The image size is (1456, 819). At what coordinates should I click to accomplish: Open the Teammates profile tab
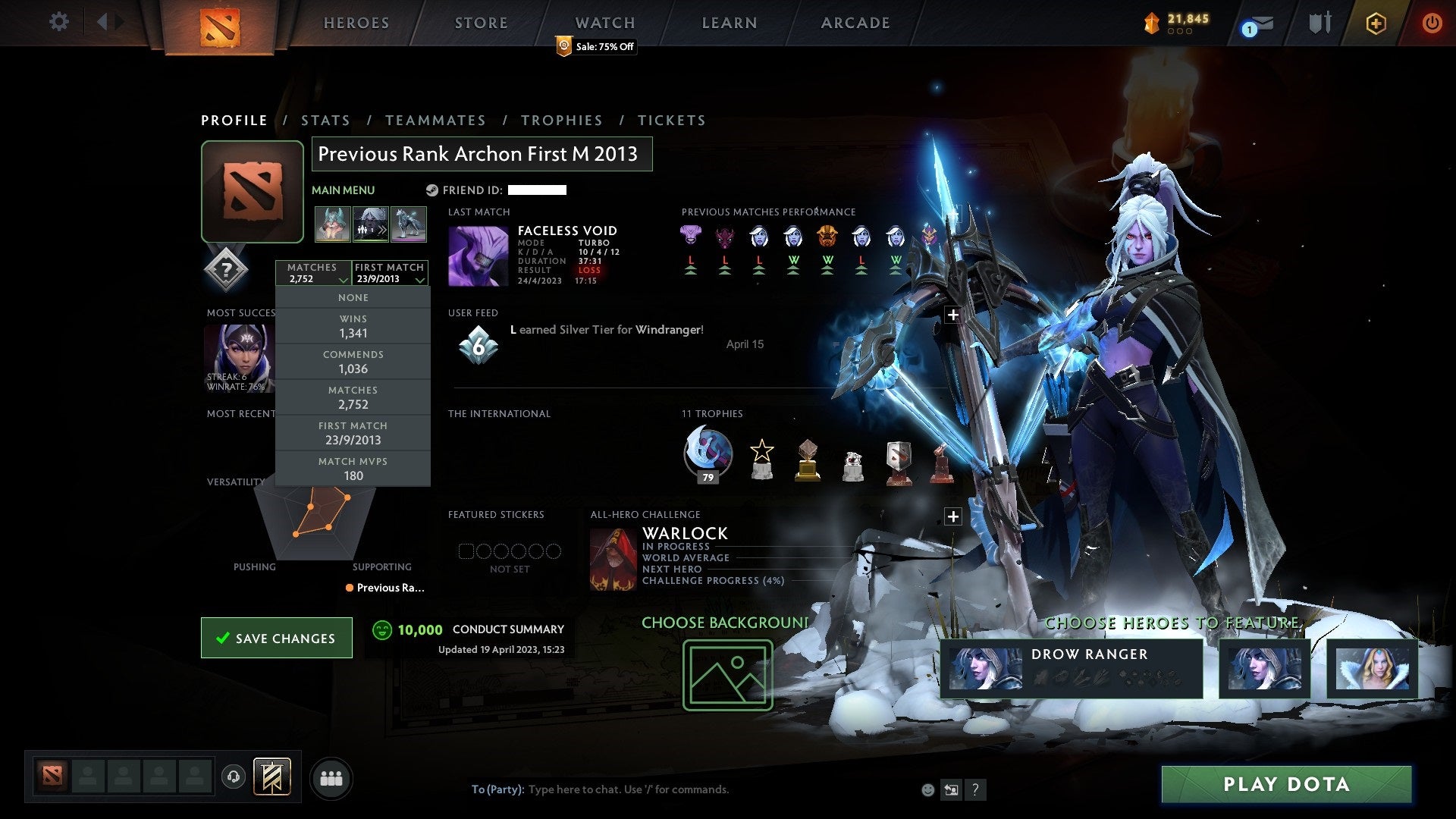[x=435, y=121]
